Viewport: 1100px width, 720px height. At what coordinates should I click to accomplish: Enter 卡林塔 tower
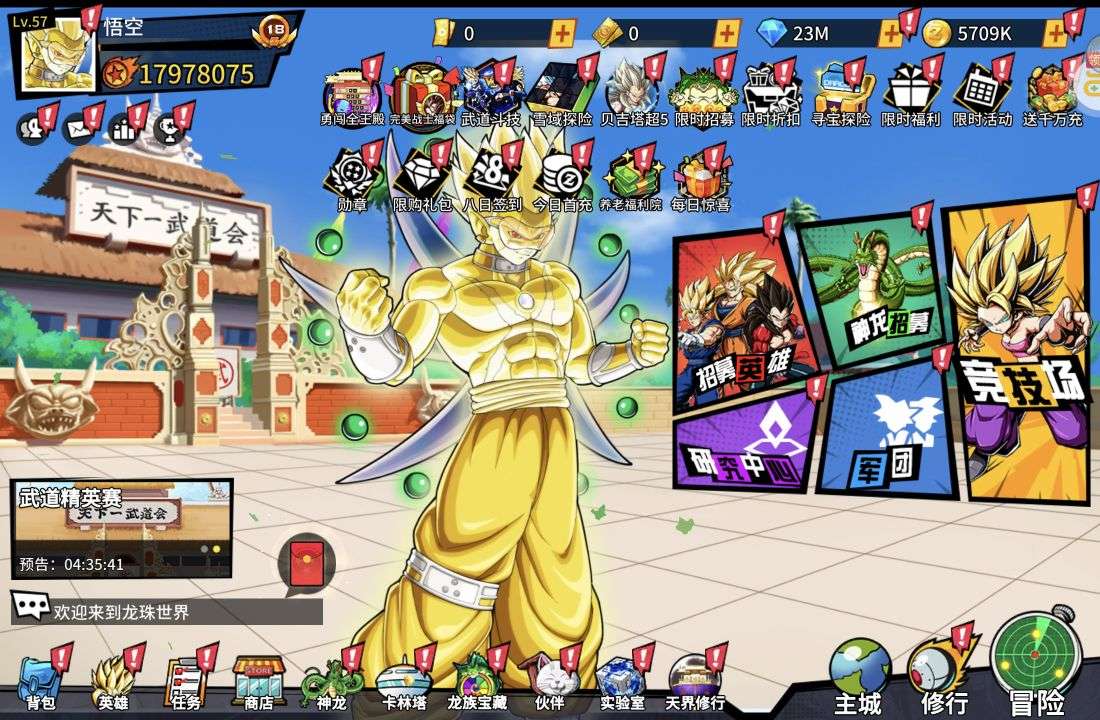[x=404, y=681]
